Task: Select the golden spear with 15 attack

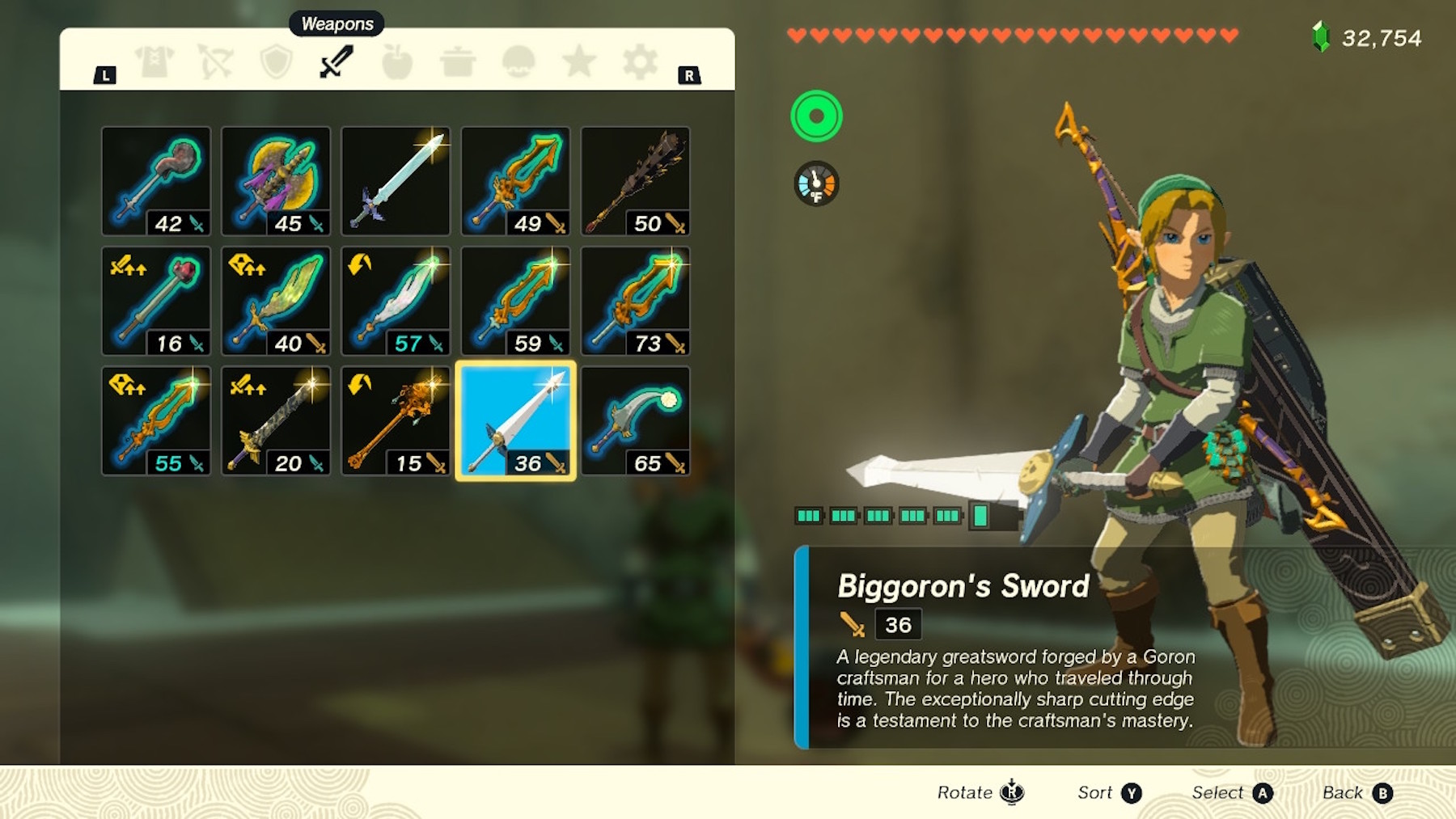Action: (x=396, y=420)
